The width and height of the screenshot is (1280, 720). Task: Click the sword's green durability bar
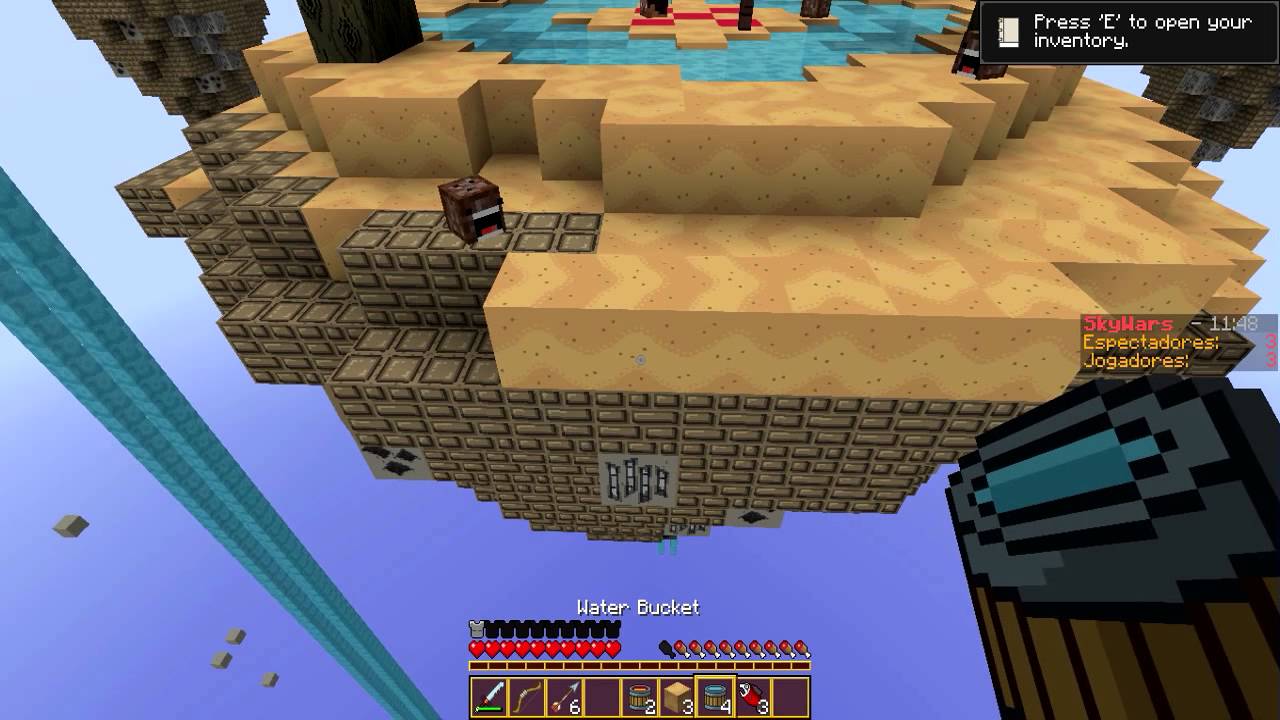click(x=488, y=707)
